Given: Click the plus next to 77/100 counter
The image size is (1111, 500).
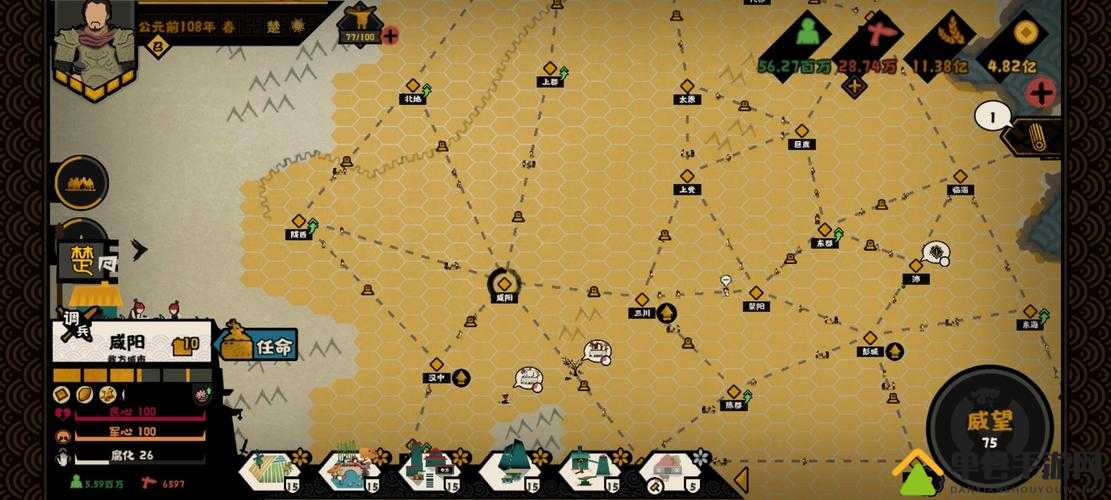Looking at the screenshot, I should 390,36.
